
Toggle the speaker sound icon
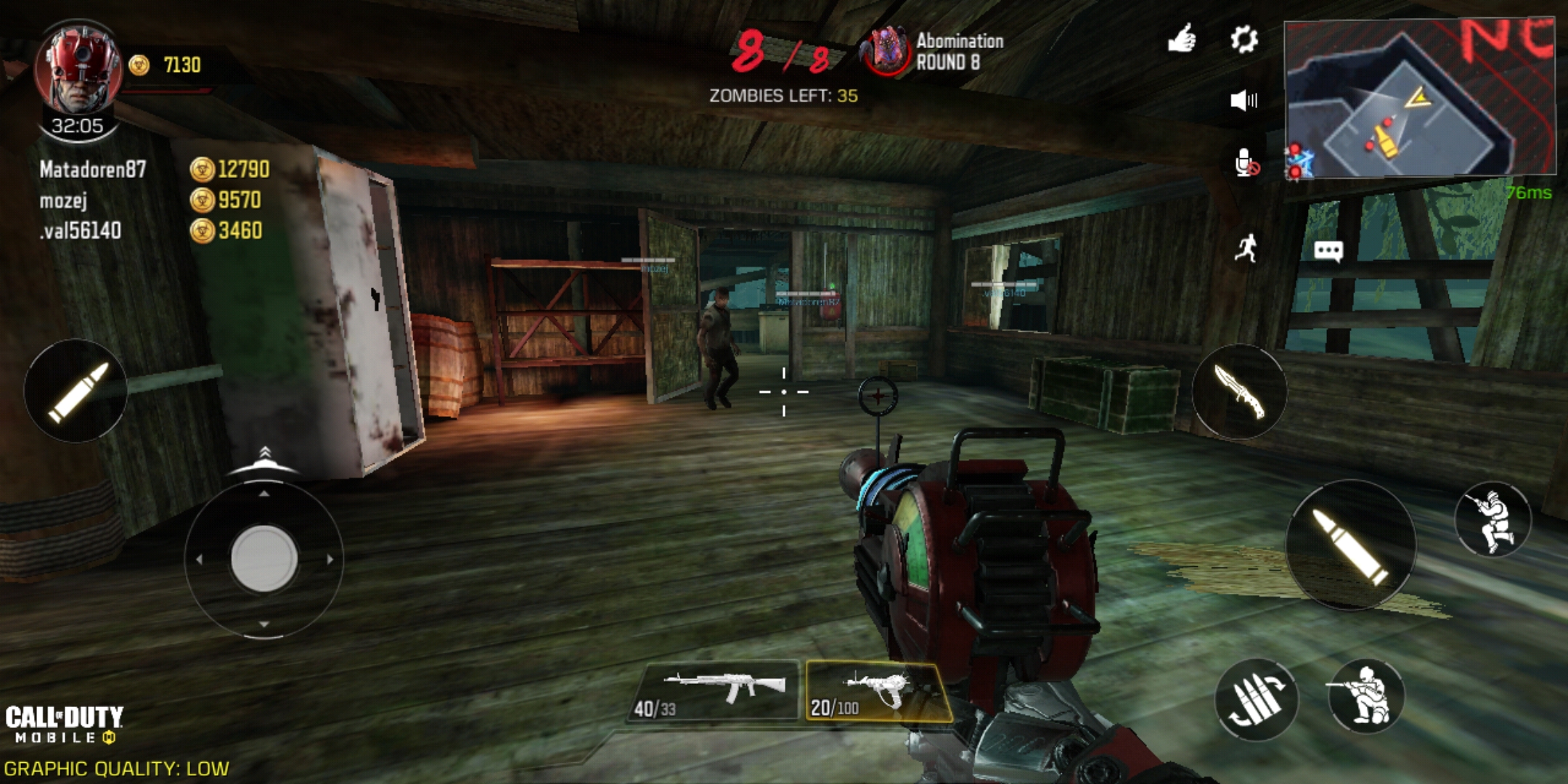pyautogui.click(x=1244, y=100)
